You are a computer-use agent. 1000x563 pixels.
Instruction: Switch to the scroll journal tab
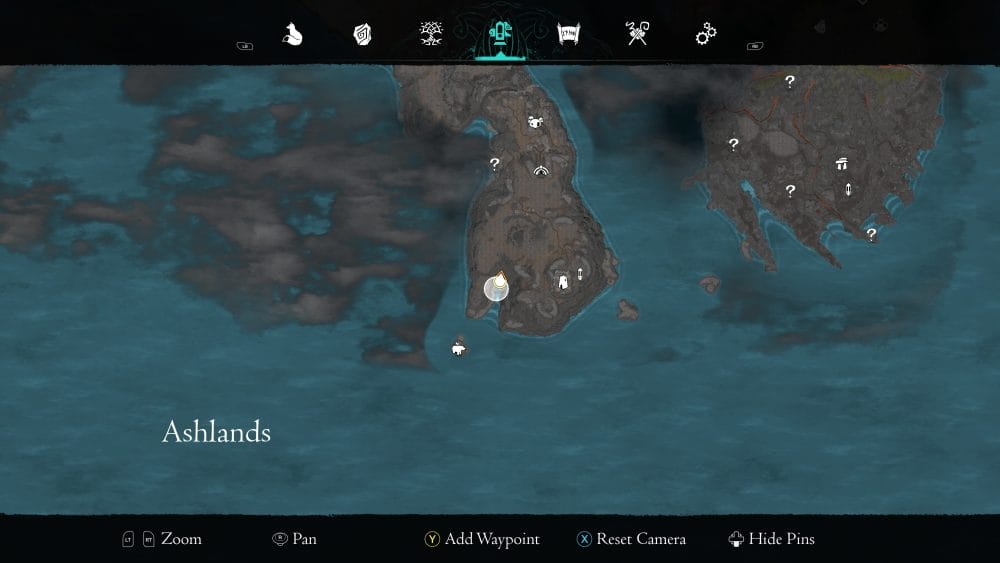click(x=569, y=35)
